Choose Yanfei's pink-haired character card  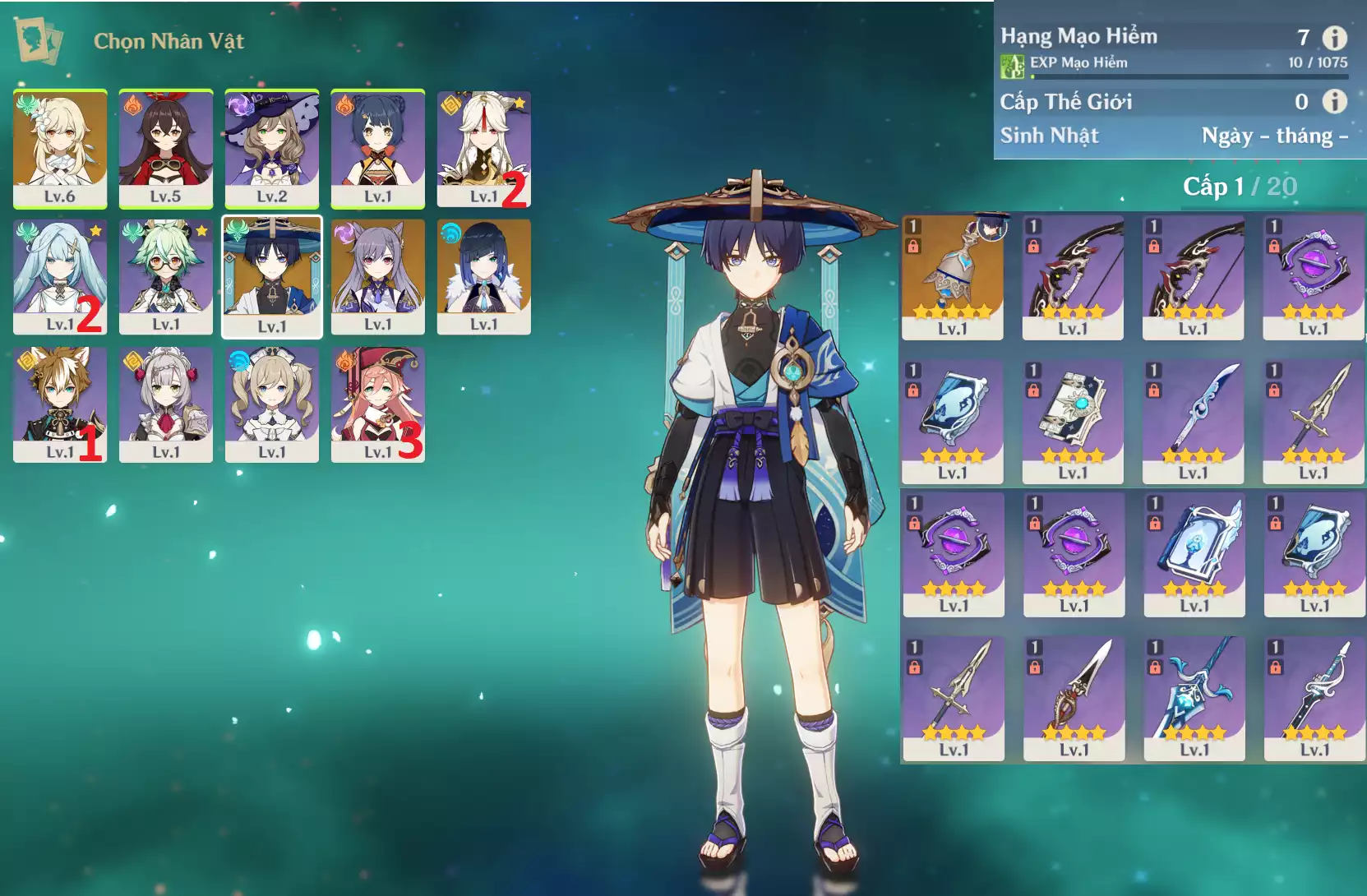click(377, 404)
